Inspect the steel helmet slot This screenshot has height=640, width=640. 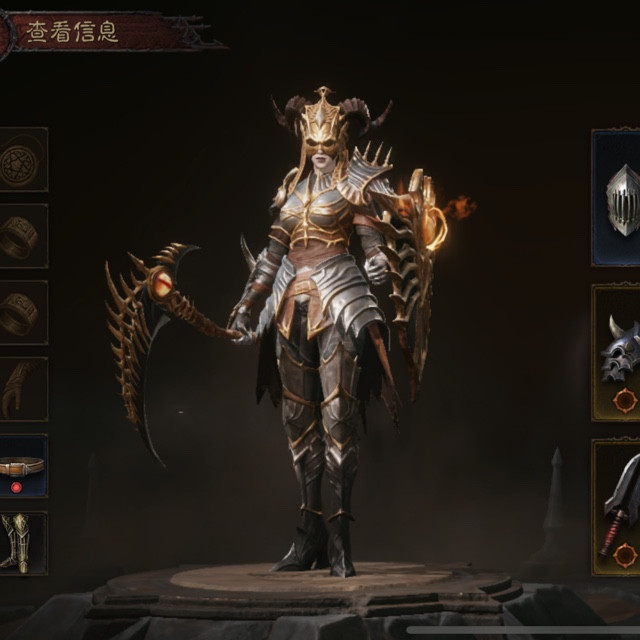pyautogui.click(x=617, y=198)
